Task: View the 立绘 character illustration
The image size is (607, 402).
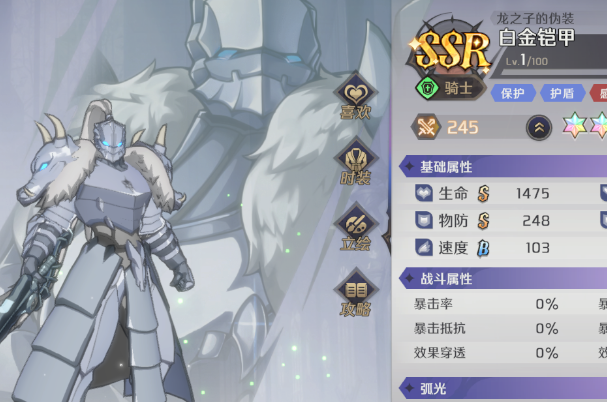Action: click(356, 229)
